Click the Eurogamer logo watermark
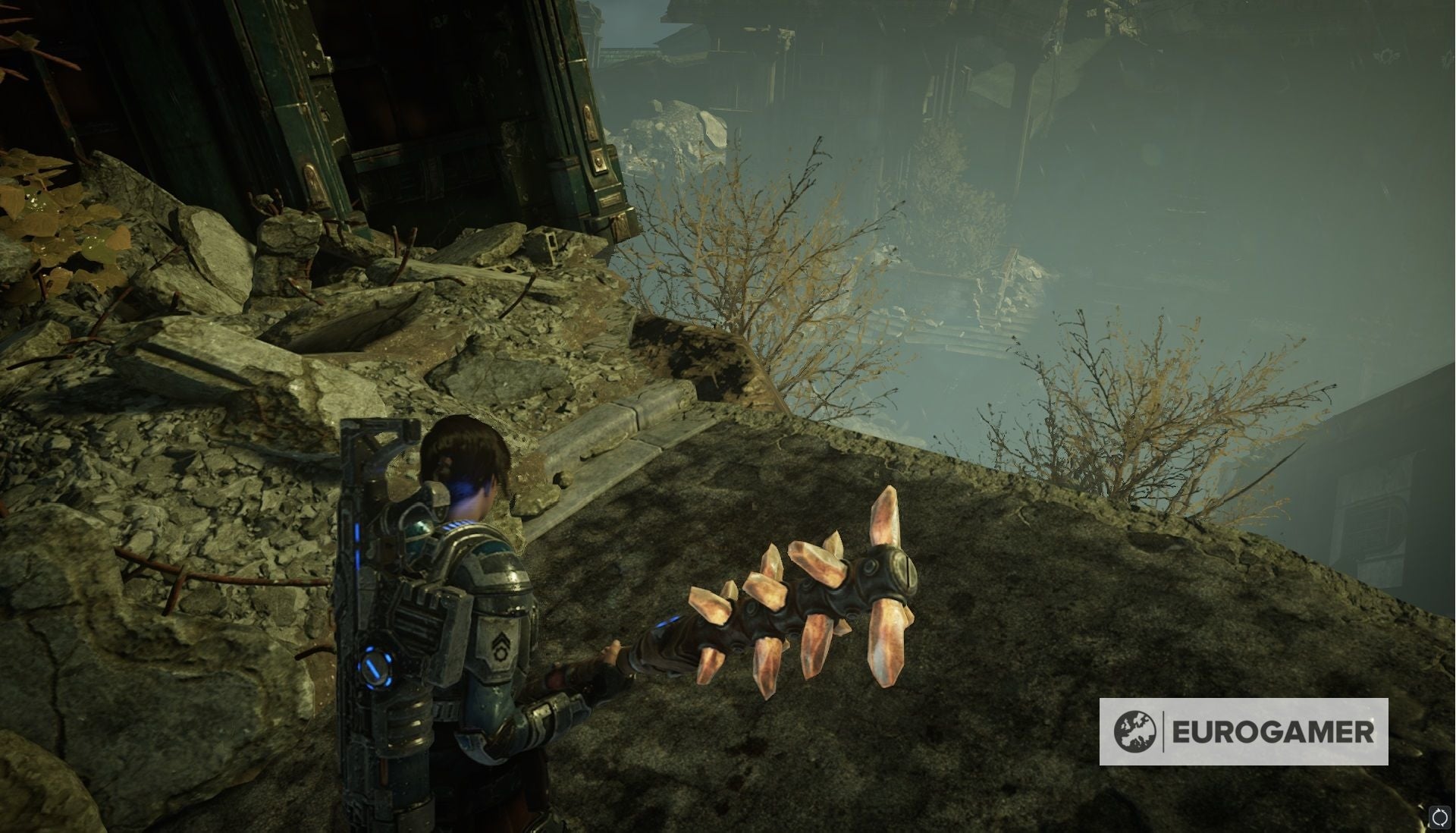The image size is (1456, 833). click(x=1244, y=732)
